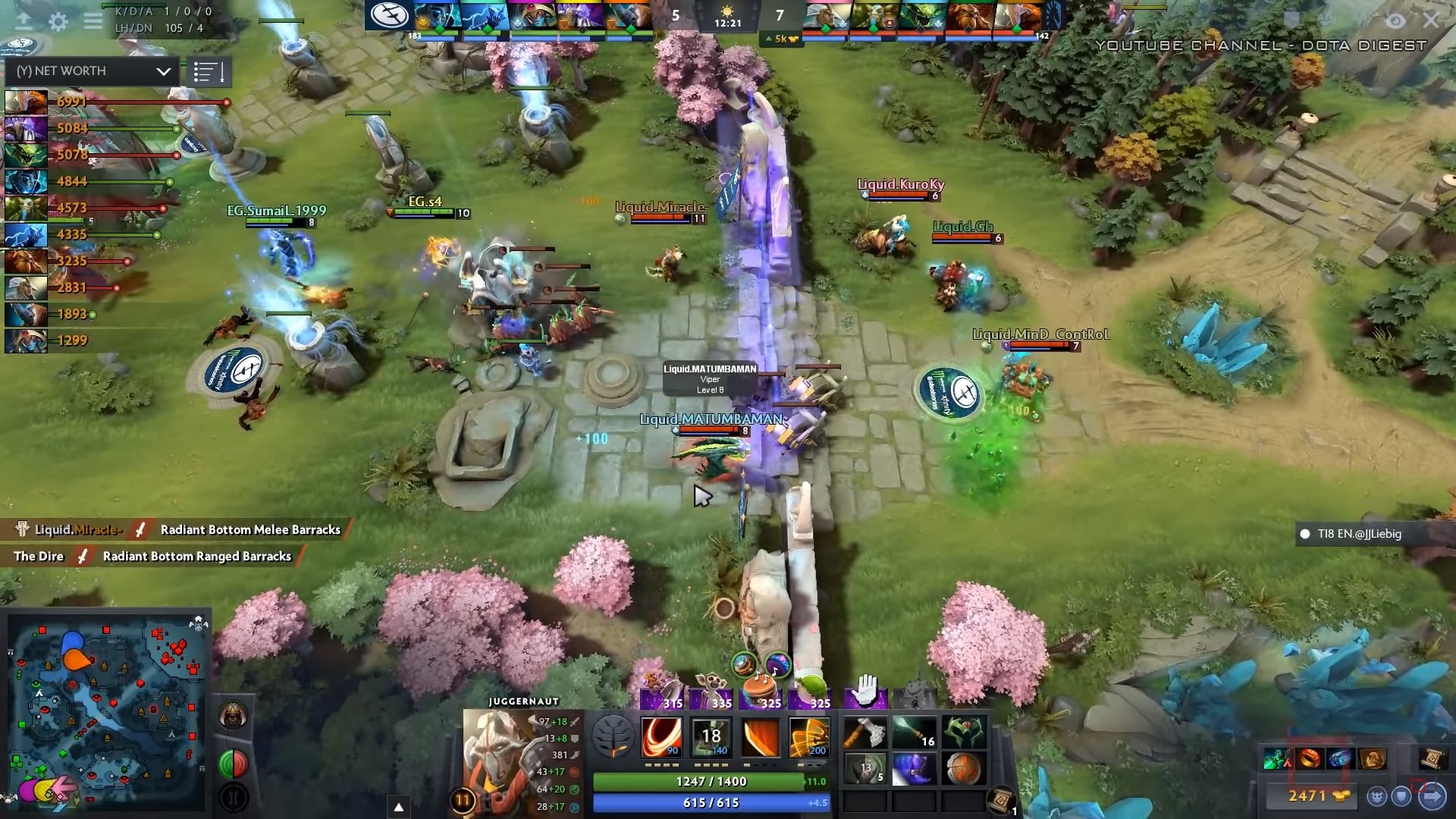Screen dimensions: 1456x819
Task: Select the red ring quick-buy item
Action: click(x=1310, y=758)
